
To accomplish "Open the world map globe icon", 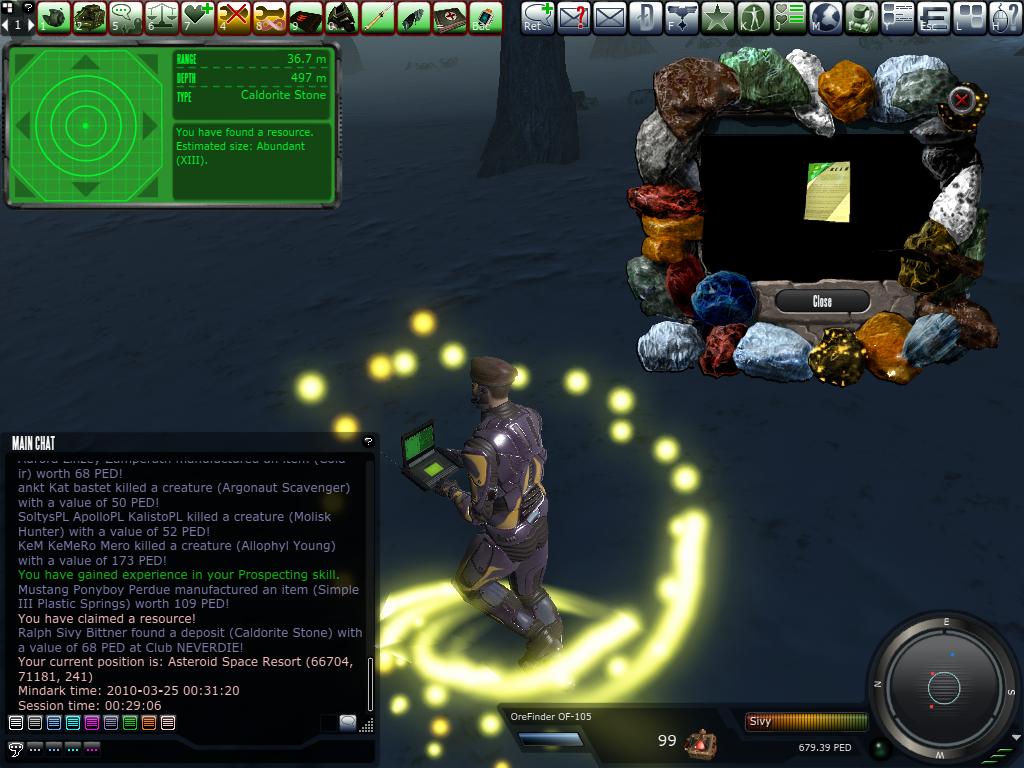I will [825, 16].
